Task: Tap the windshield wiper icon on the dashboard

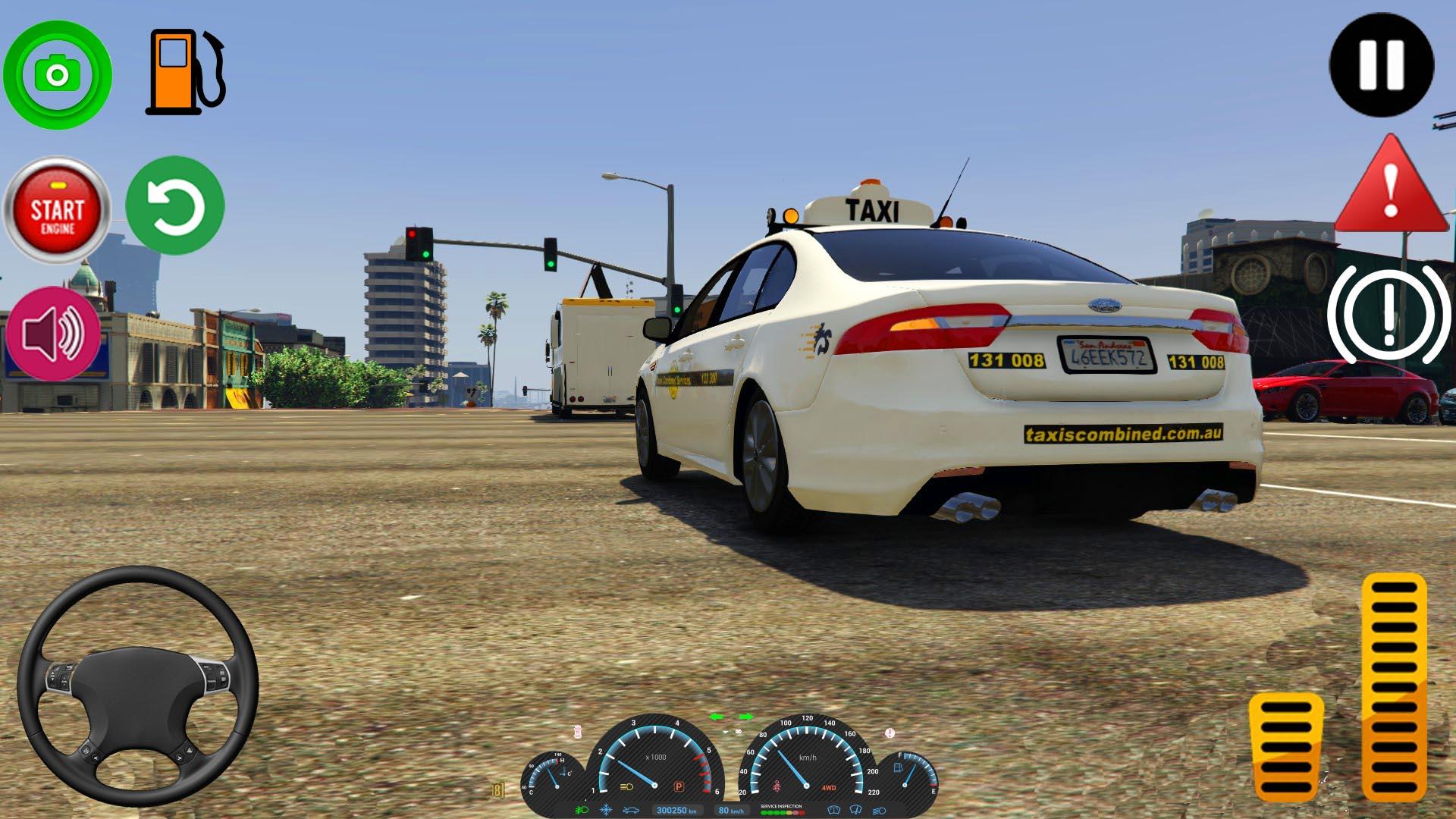Action: coord(855,810)
